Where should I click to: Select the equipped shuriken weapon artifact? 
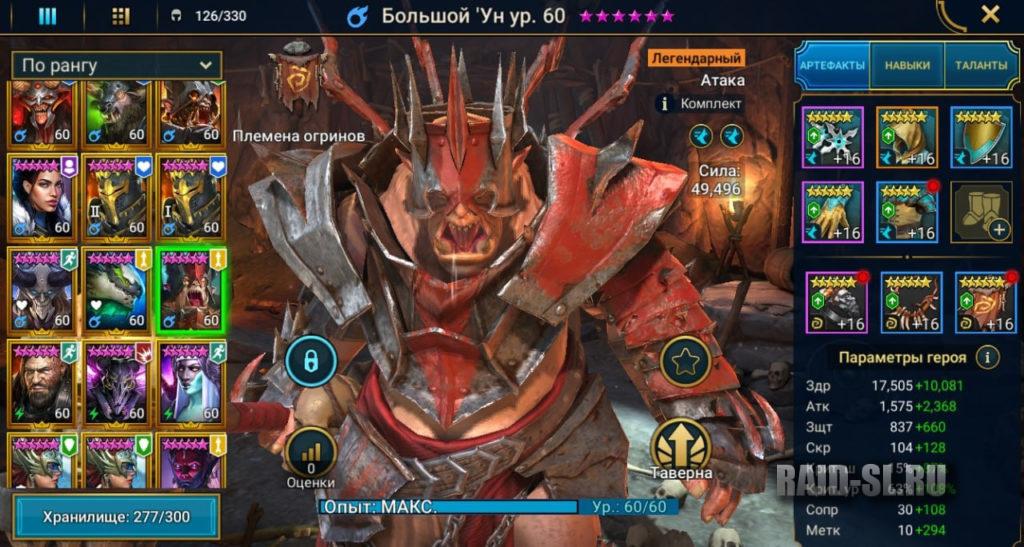pyautogui.click(x=833, y=137)
